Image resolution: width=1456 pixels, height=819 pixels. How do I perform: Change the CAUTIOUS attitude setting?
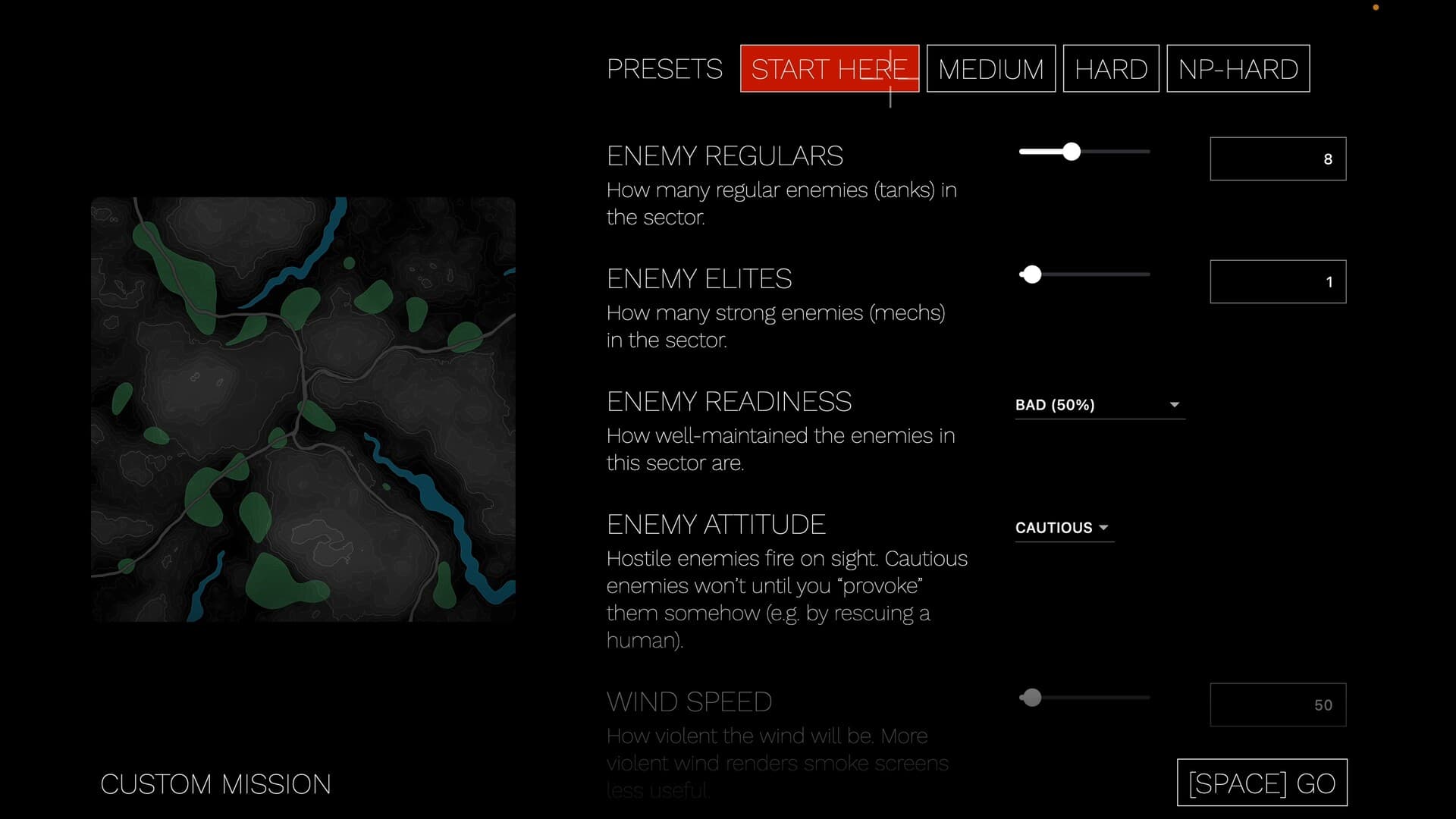point(1063,527)
